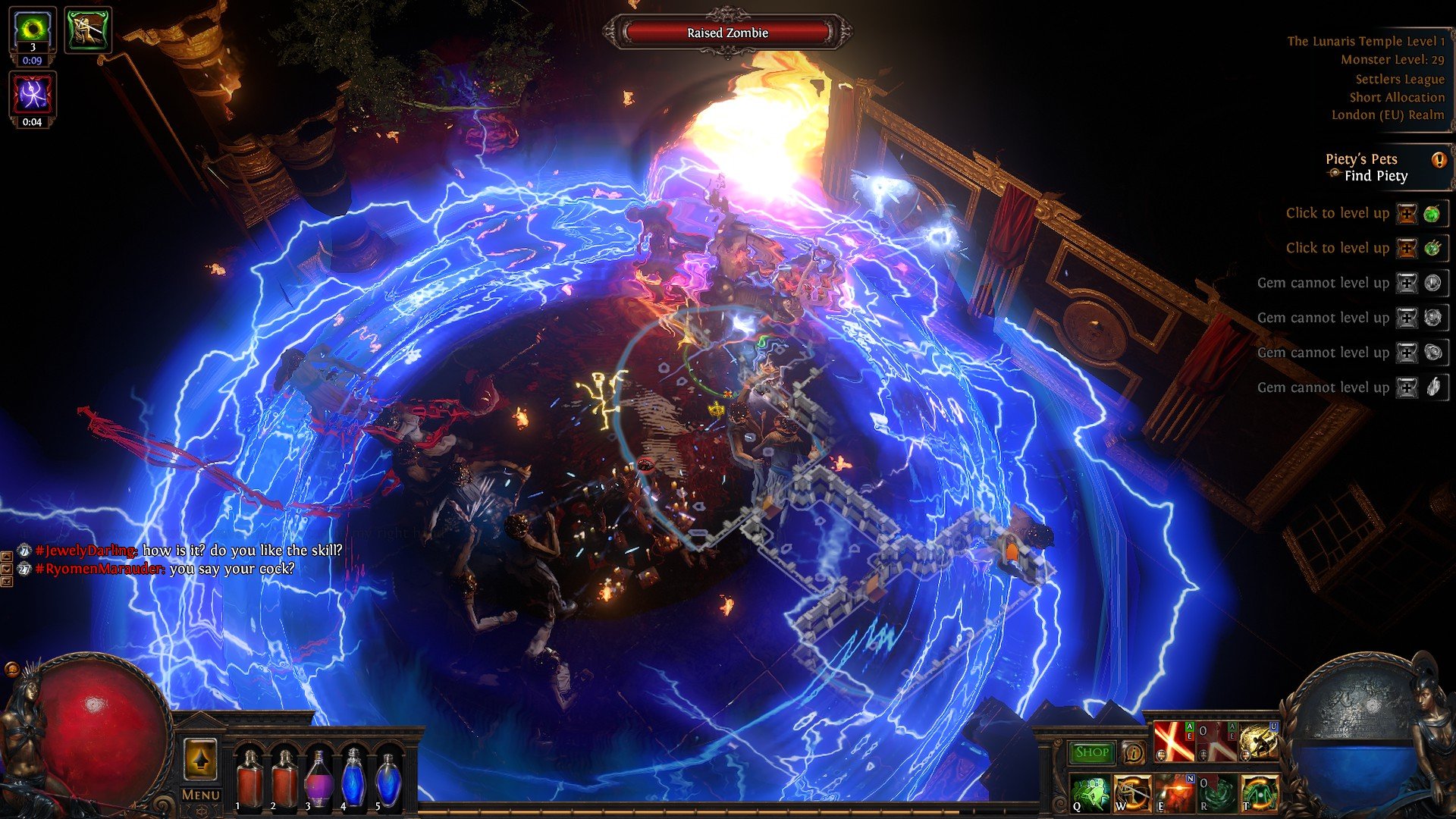Screen dimensions: 1456x819
Task: Open the Menu button
Action: [201, 795]
